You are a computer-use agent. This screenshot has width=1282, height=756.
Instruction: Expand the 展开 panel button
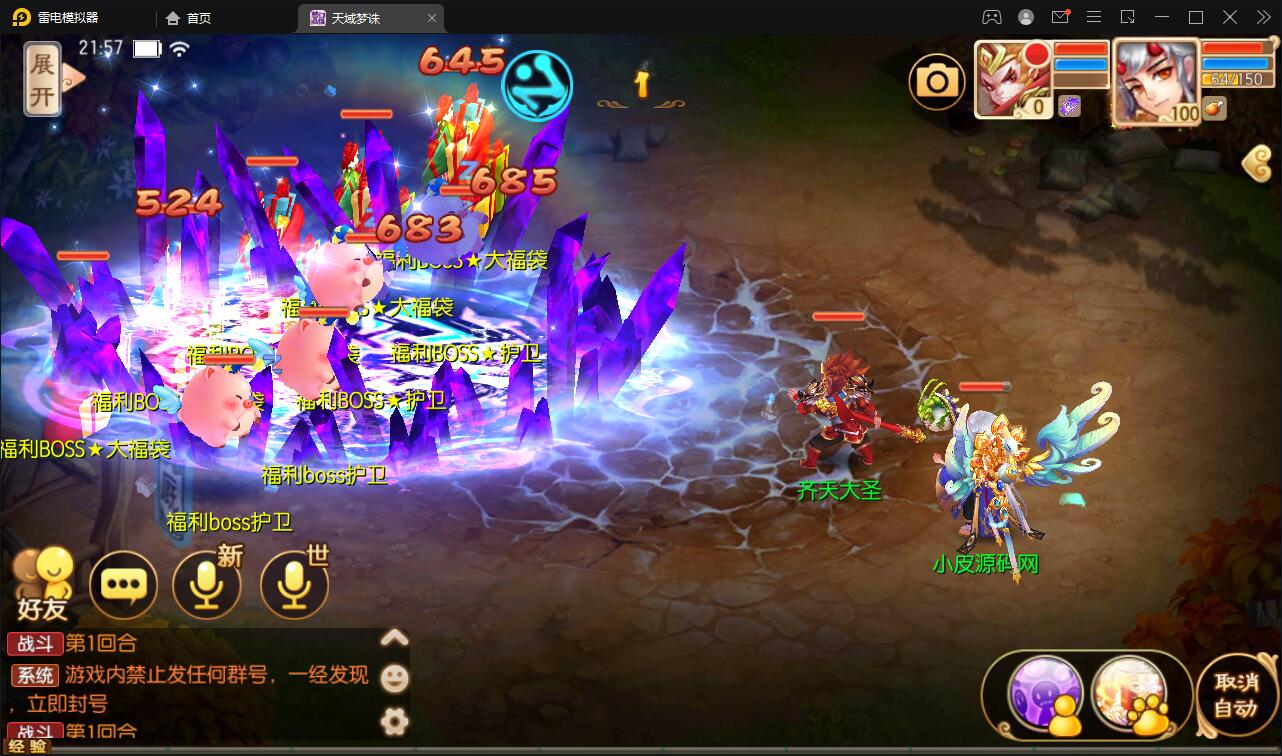coord(43,80)
